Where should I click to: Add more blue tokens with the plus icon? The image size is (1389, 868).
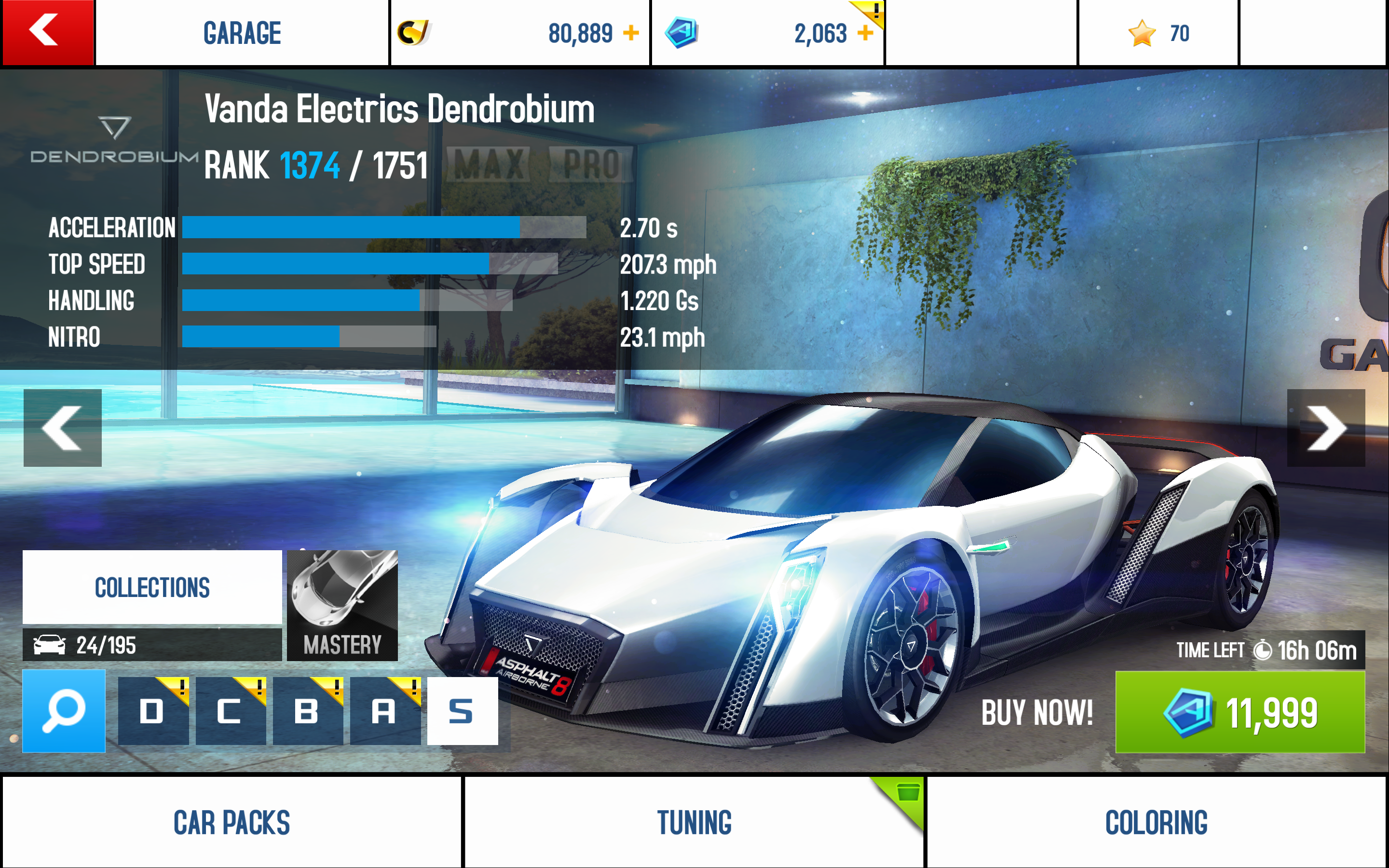tap(865, 33)
